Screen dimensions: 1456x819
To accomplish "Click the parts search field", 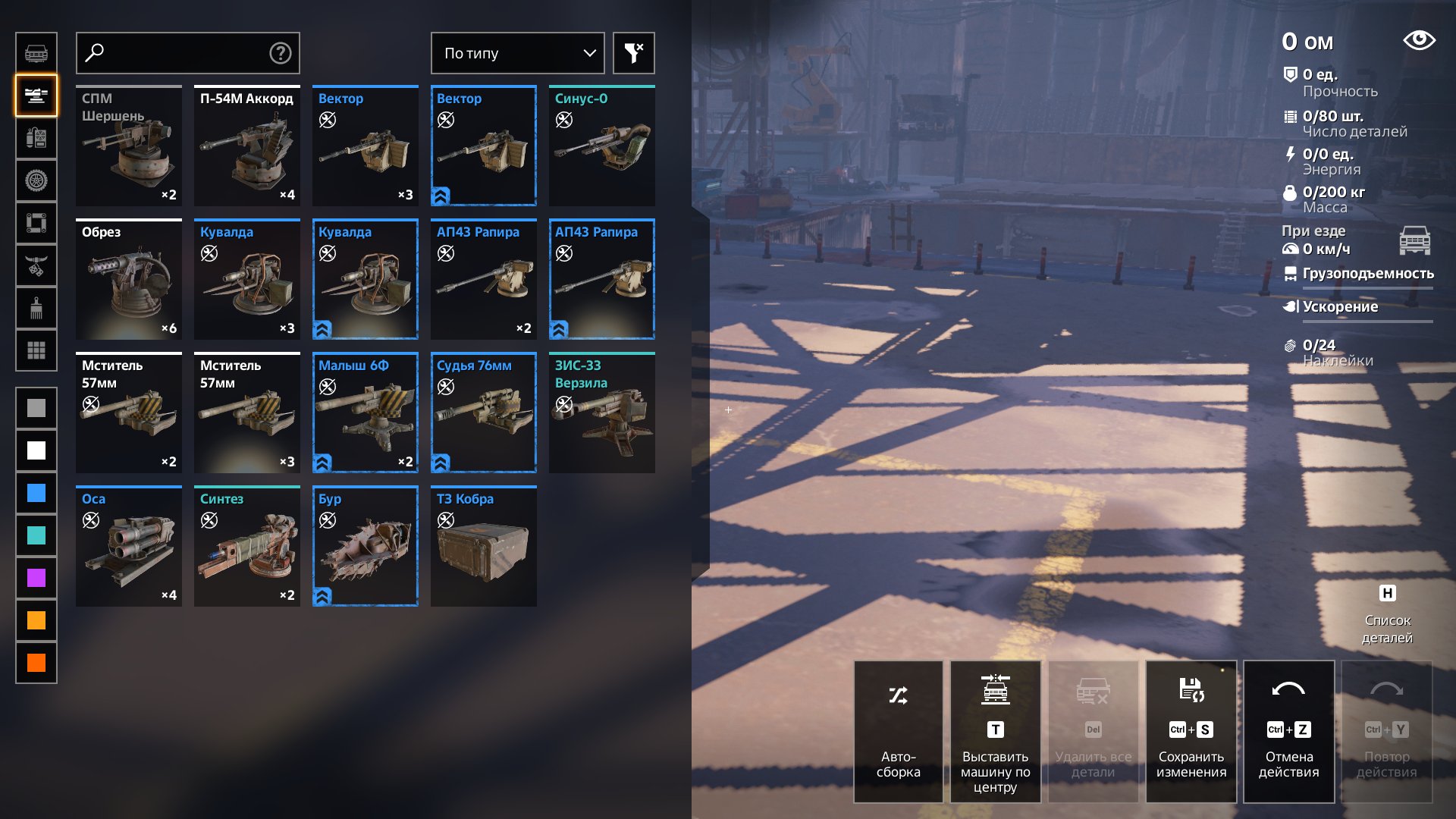I will 182,53.
